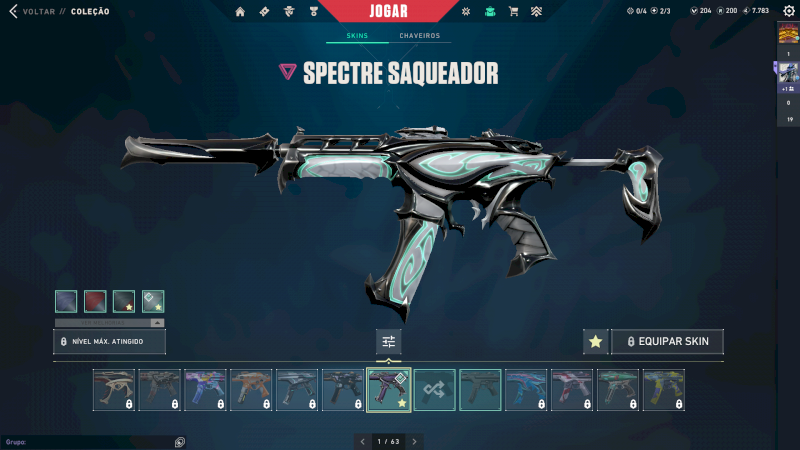Viewport: 800px width, 450px height.
Task: Go back with the Voltar arrow
Action: pos(13,11)
